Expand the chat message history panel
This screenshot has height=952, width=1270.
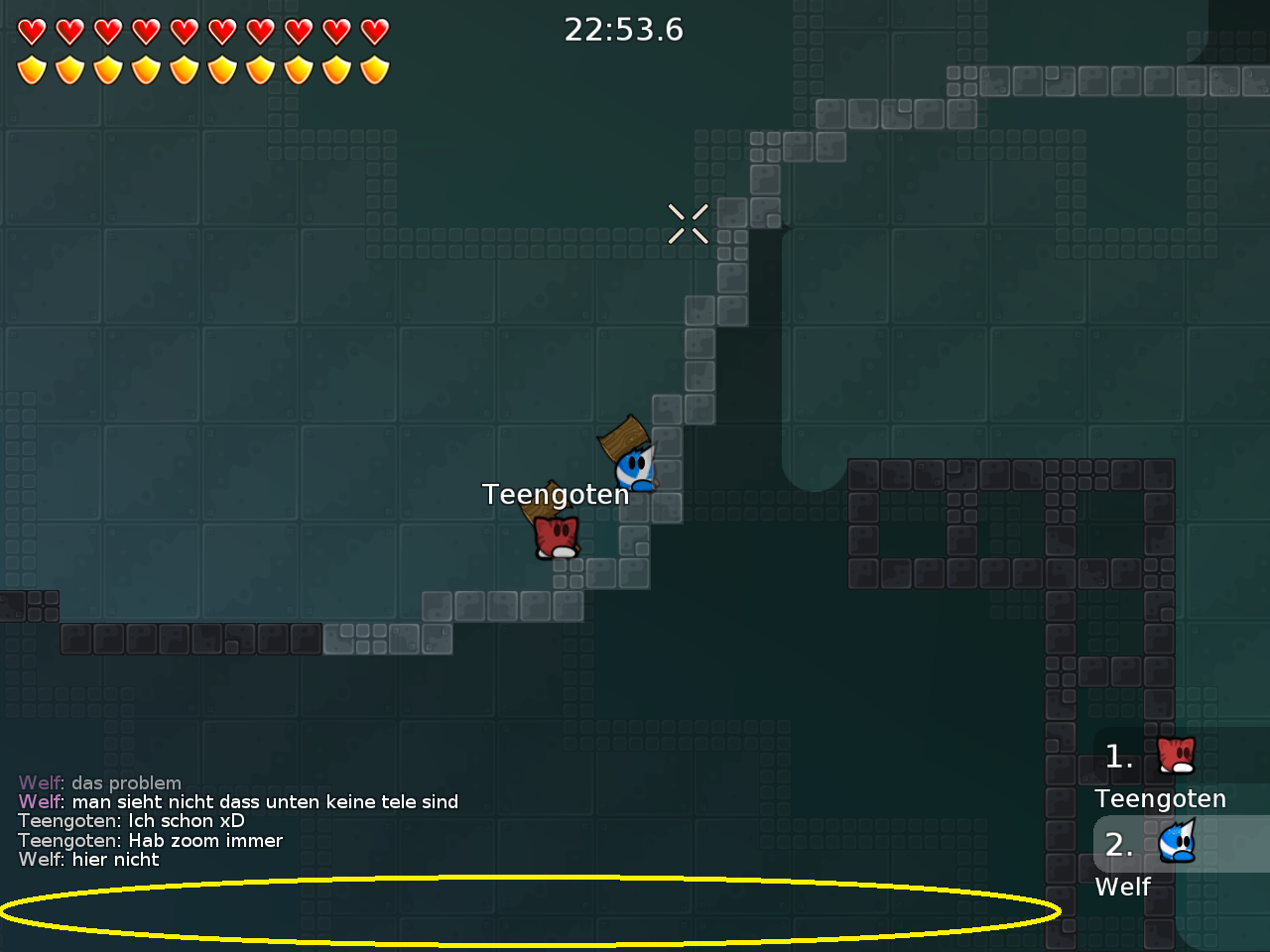pyautogui.click(x=238, y=821)
